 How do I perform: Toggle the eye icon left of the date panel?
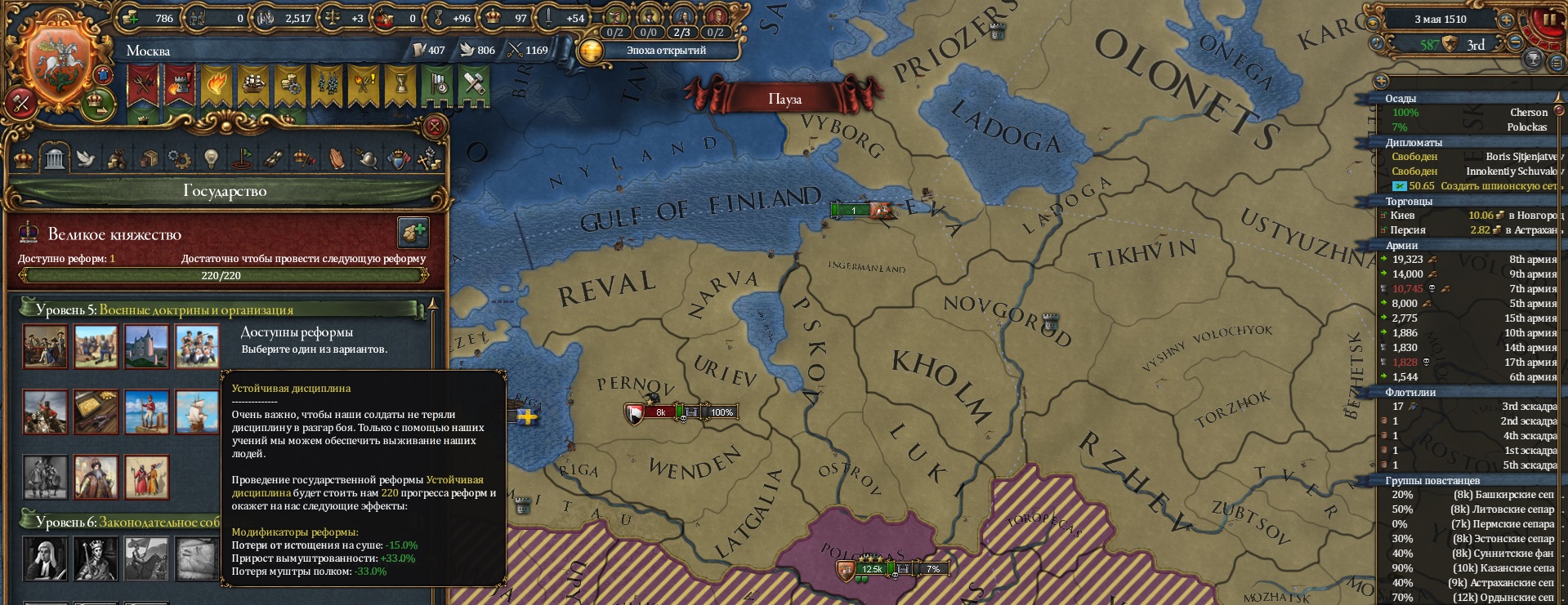(1373, 22)
